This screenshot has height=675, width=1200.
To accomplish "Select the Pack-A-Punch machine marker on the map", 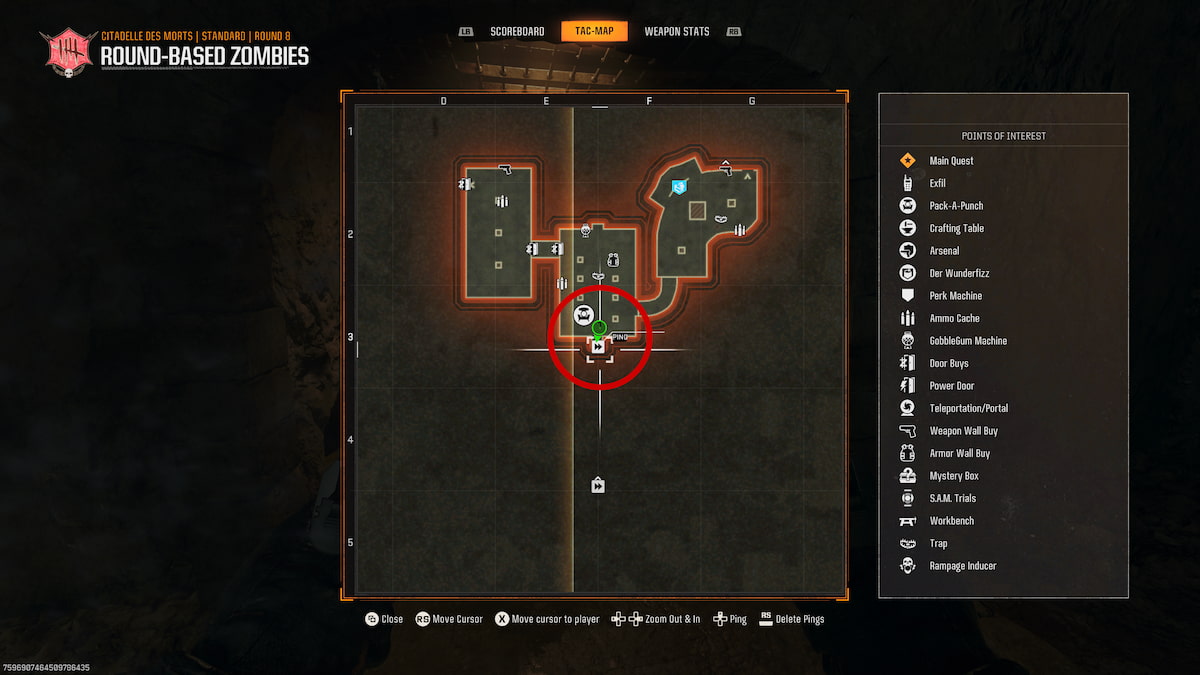I will point(584,316).
